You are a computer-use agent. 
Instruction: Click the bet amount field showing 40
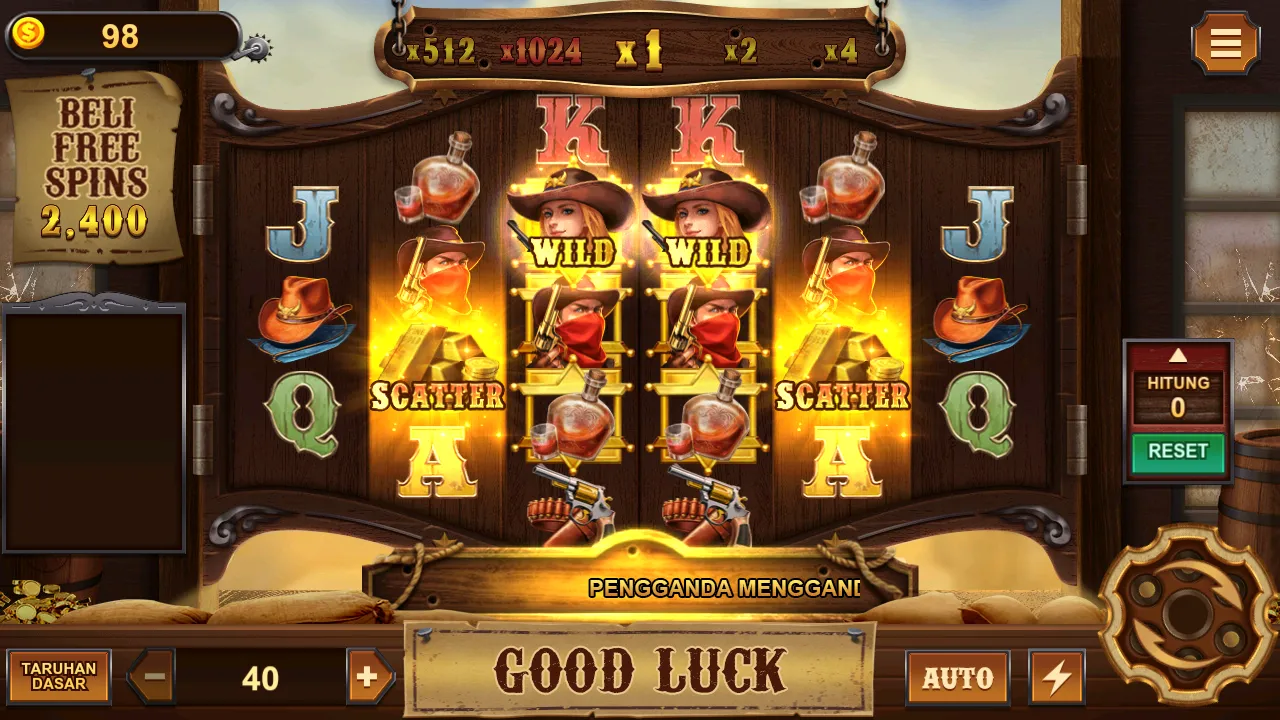coord(258,677)
